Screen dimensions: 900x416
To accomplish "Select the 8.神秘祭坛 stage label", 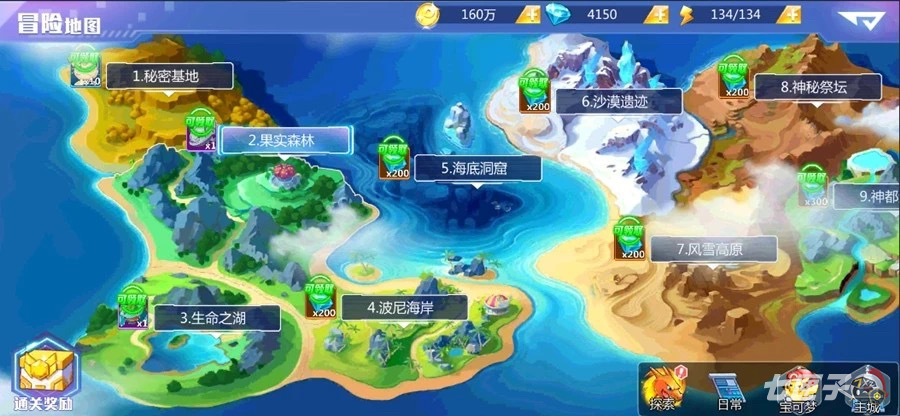I will [813, 87].
